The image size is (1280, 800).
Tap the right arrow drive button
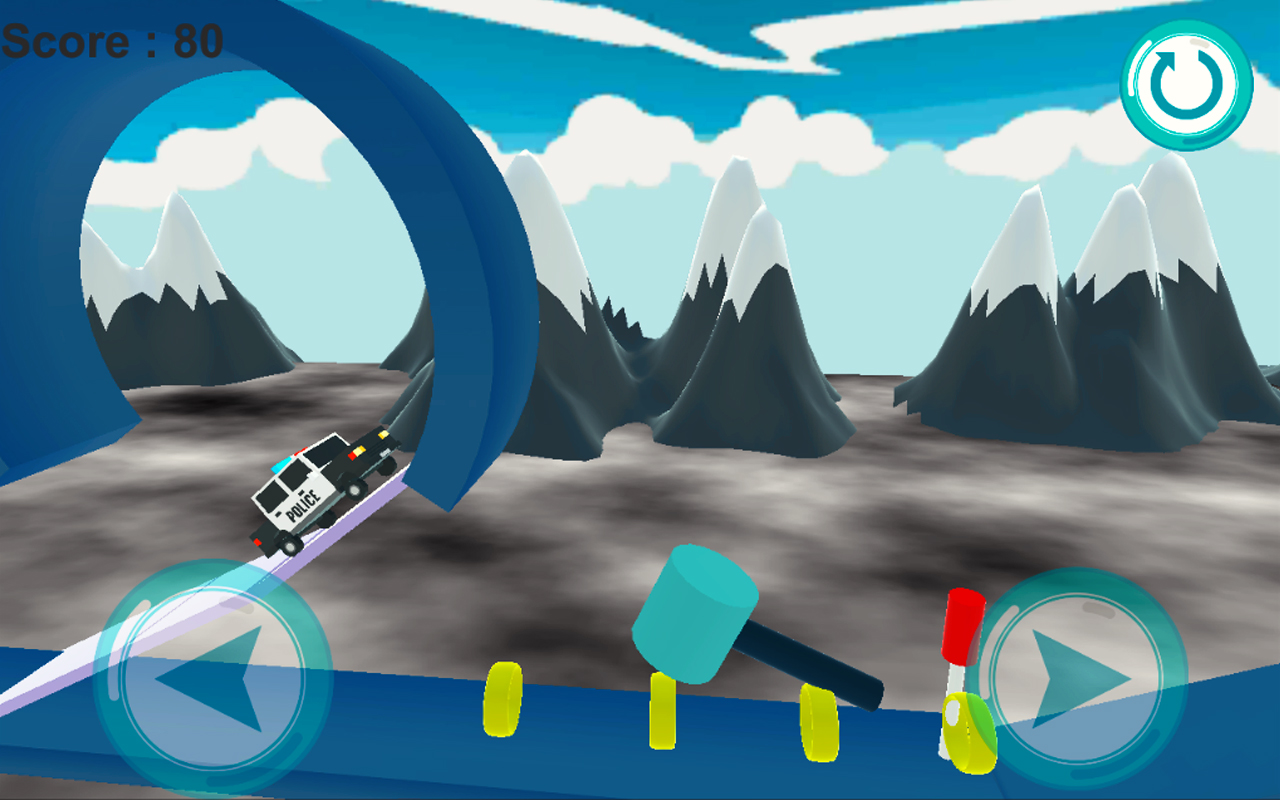[1078, 679]
